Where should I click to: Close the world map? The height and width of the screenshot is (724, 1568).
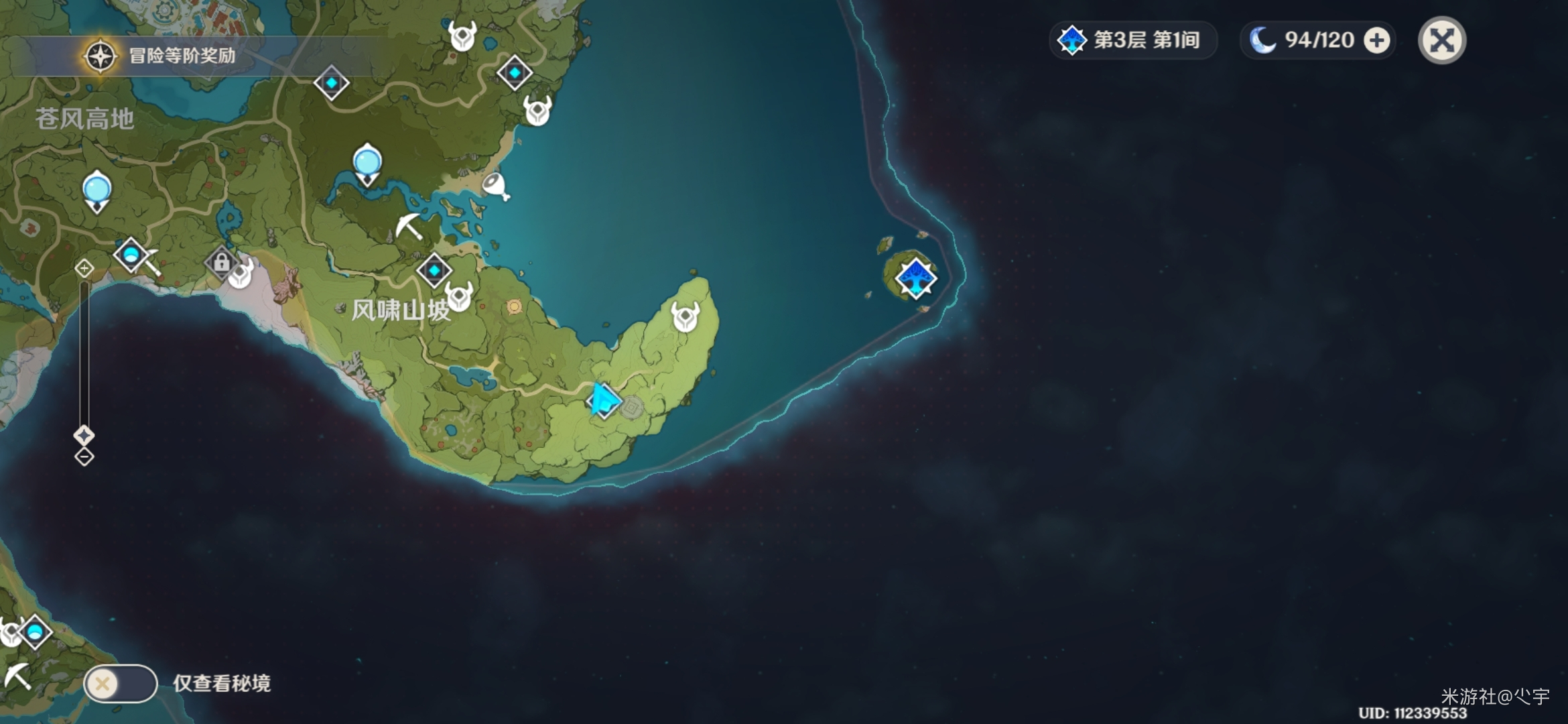pyautogui.click(x=1442, y=40)
